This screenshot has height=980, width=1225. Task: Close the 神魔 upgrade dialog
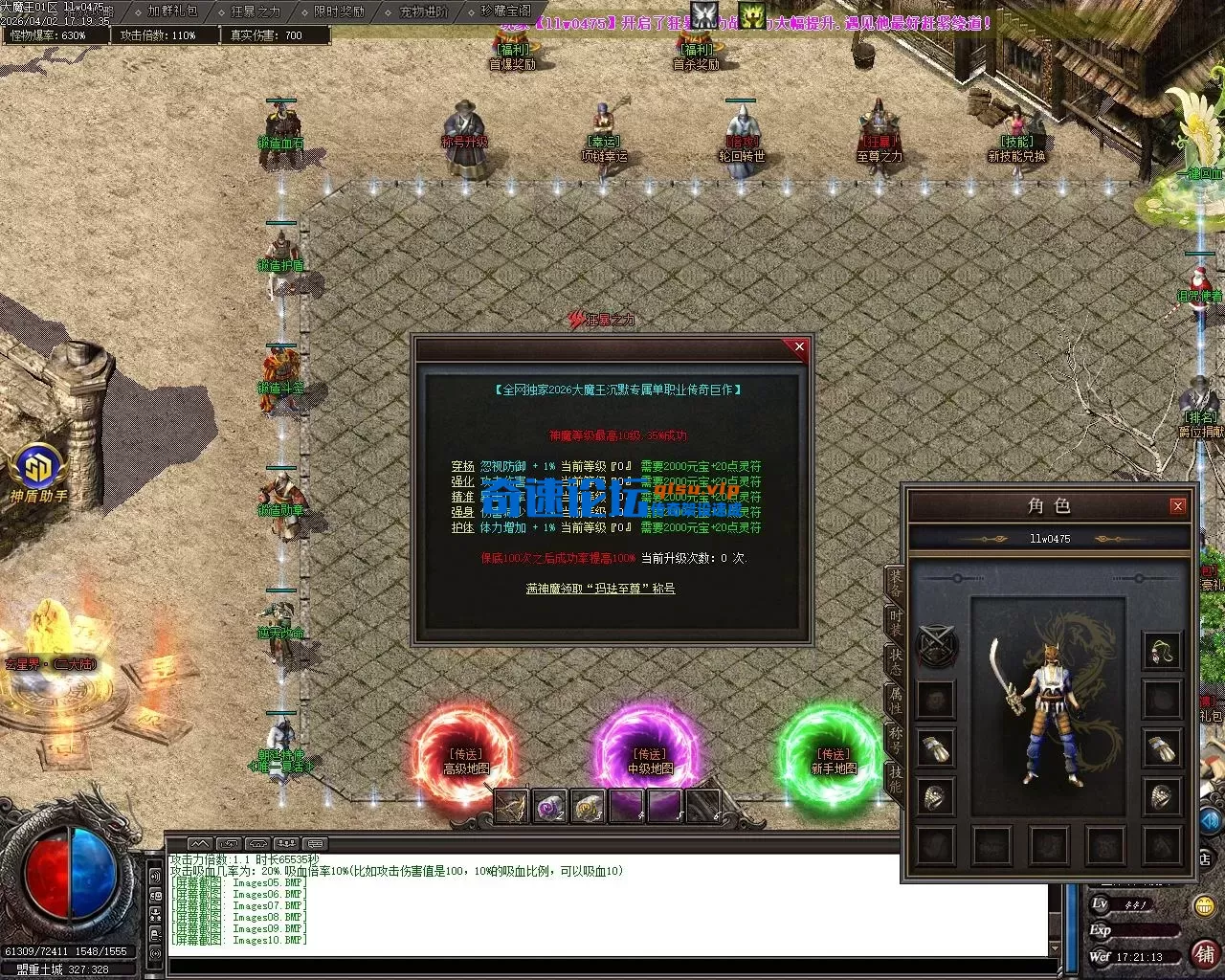pyautogui.click(x=799, y=347)
